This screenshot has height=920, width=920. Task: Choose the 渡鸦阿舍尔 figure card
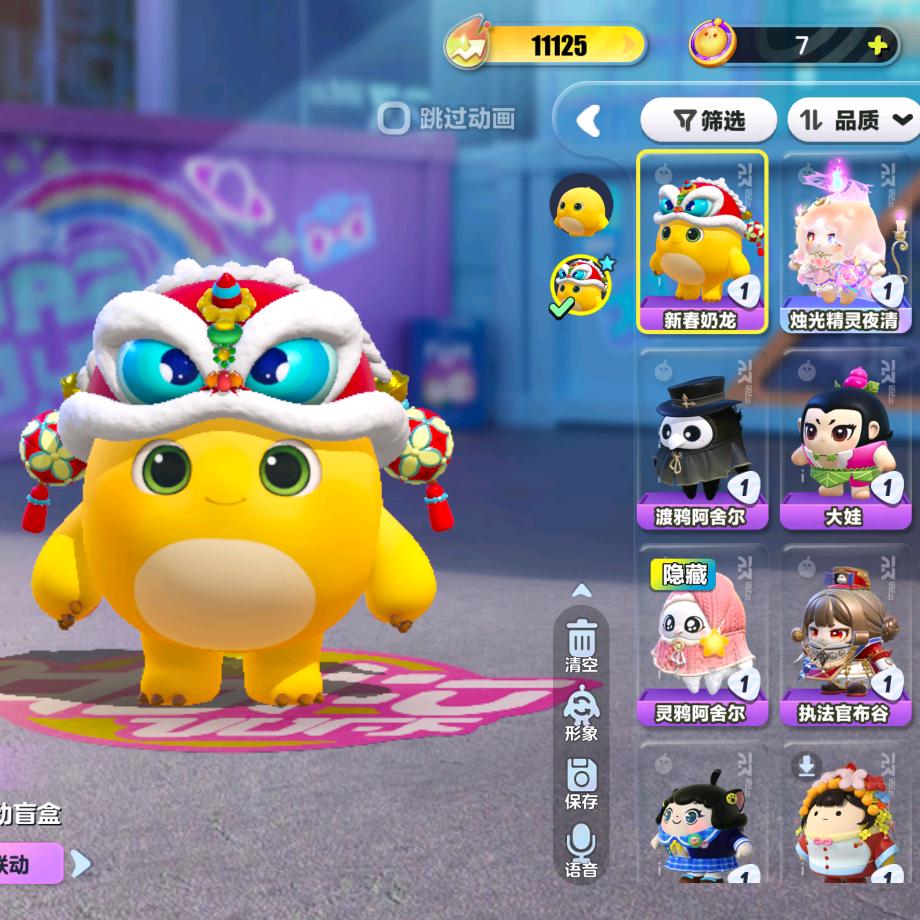coord(703,440)
